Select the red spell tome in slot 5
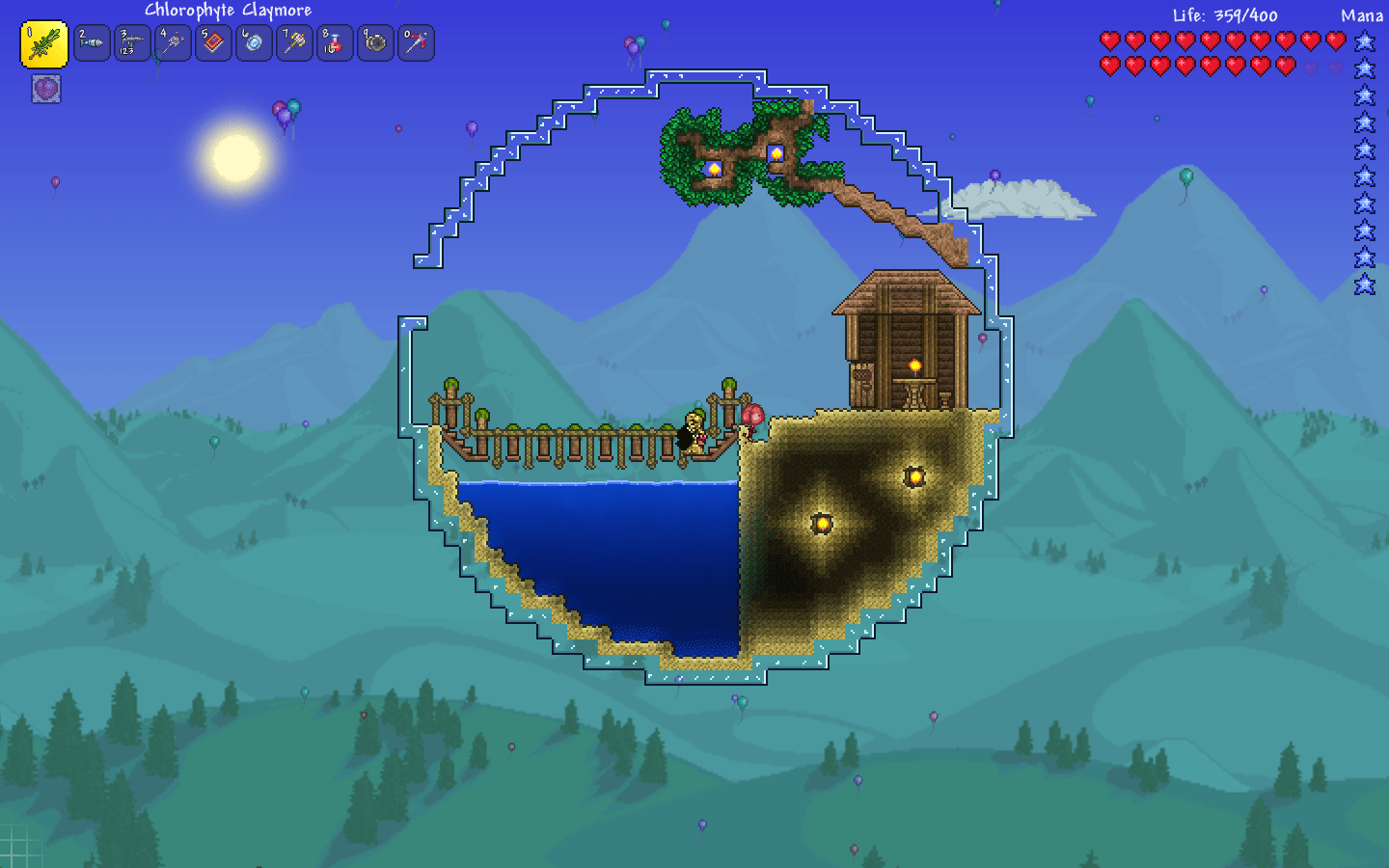The height and width of the screenshot is (868, 1389). point(213,43)
